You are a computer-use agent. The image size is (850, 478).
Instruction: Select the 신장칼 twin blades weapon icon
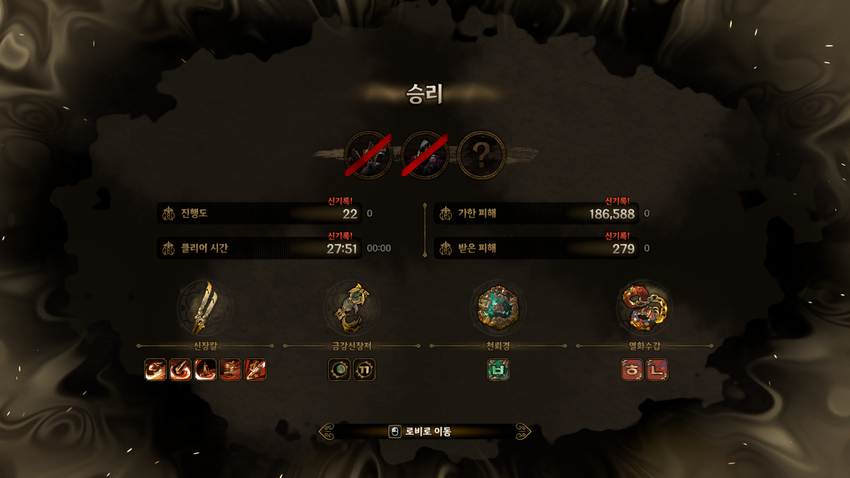click(x=205, y=307)
